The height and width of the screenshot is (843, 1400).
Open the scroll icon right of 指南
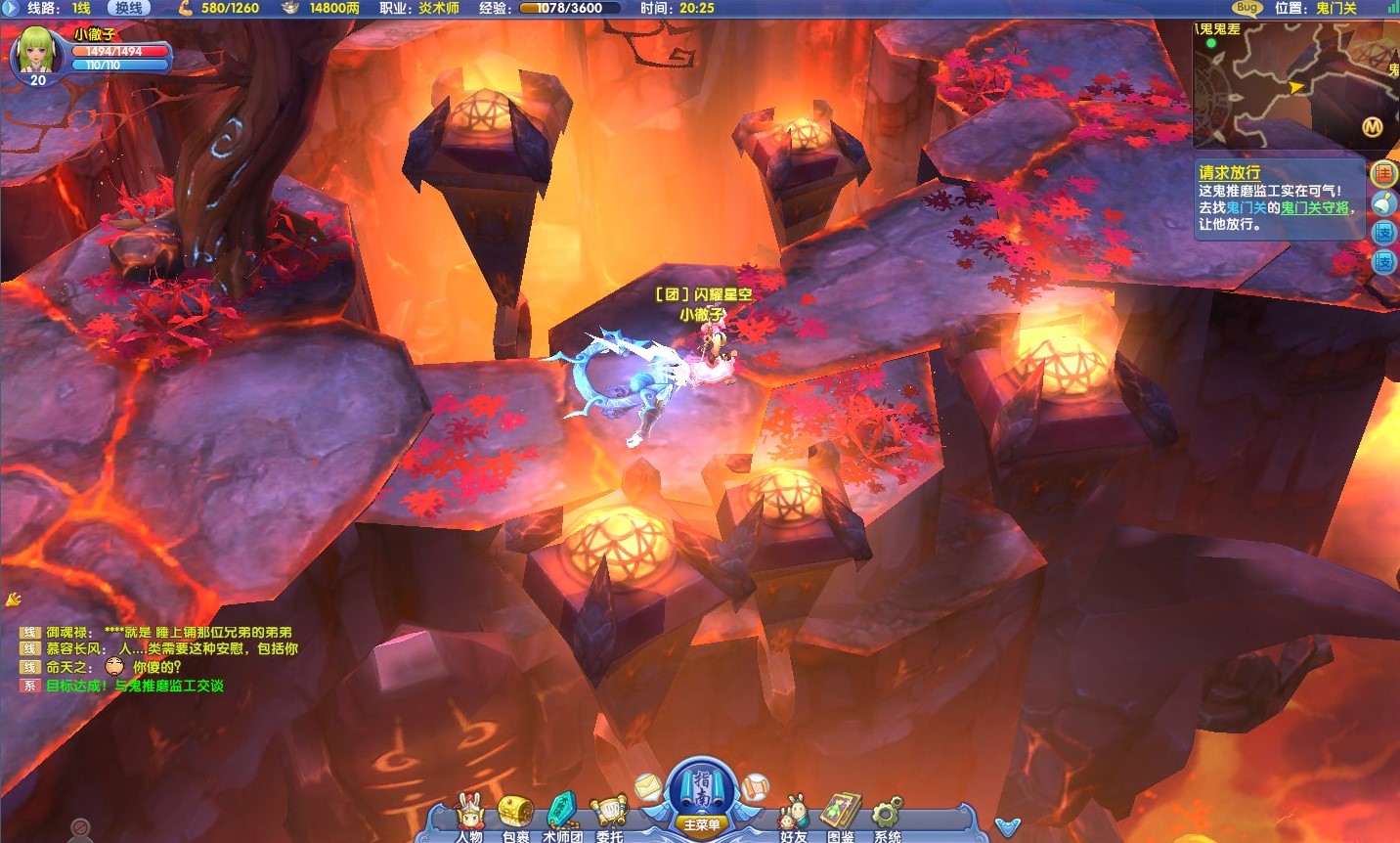click(755, 785)
